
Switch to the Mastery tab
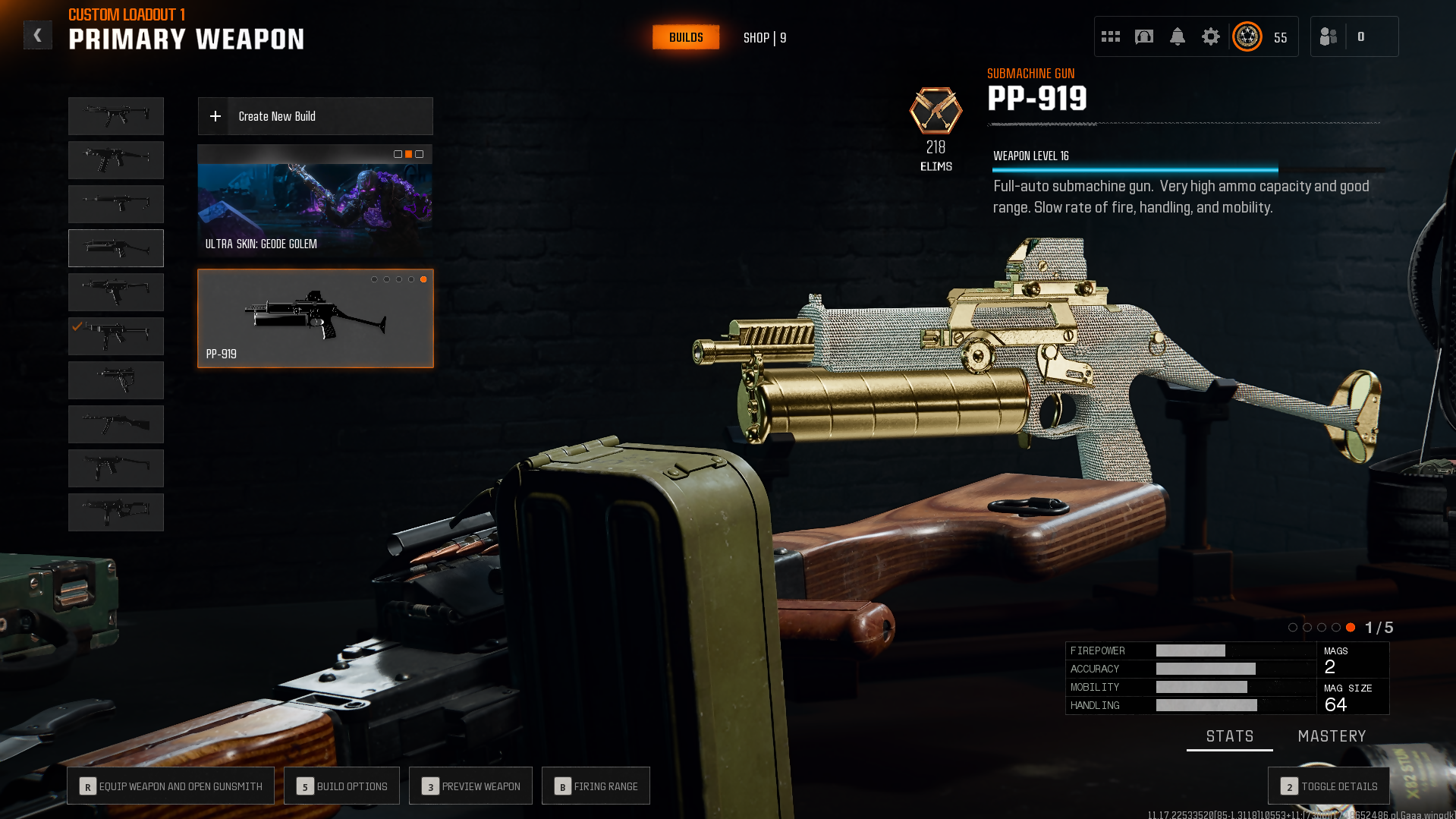click(1332, 736)
